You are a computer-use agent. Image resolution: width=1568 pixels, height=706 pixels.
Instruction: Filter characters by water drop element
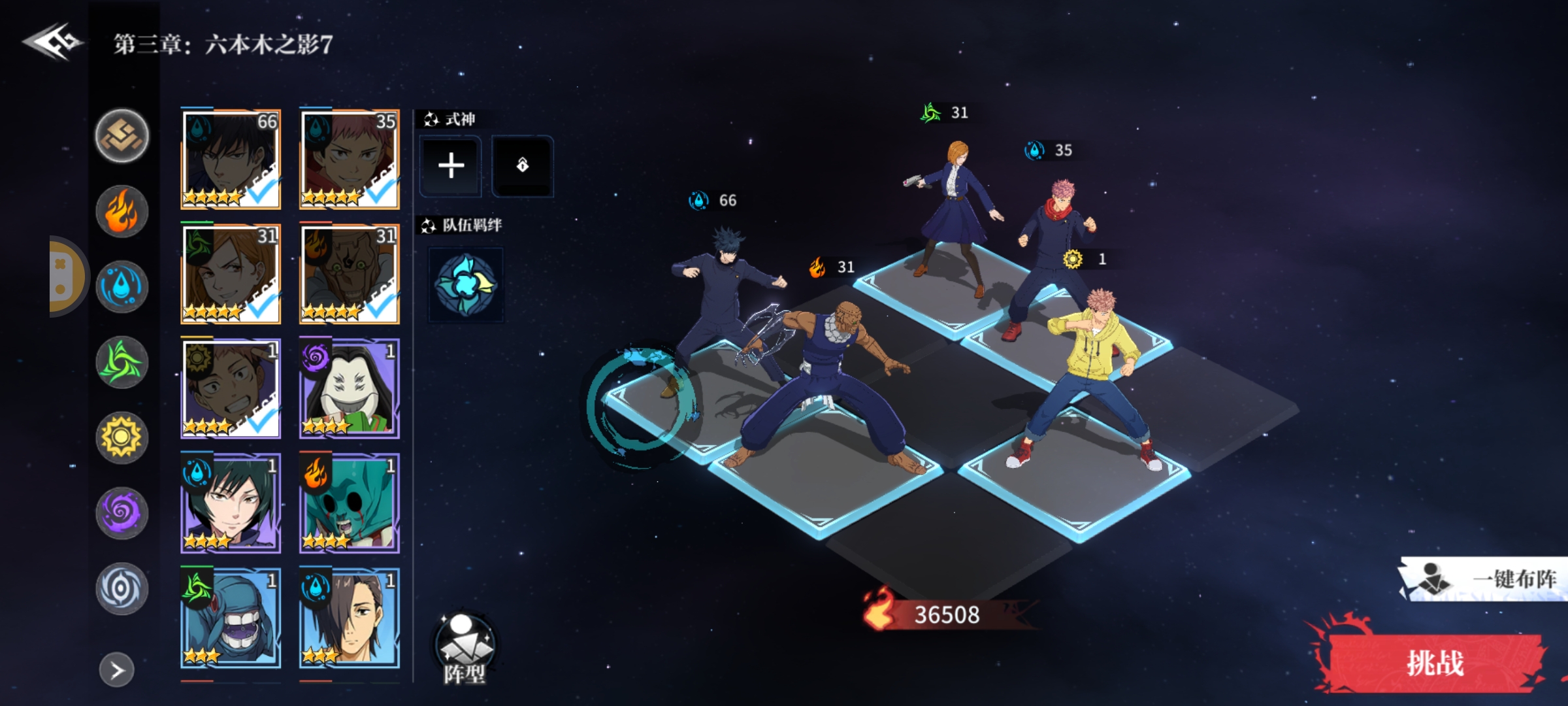(122, 286)
